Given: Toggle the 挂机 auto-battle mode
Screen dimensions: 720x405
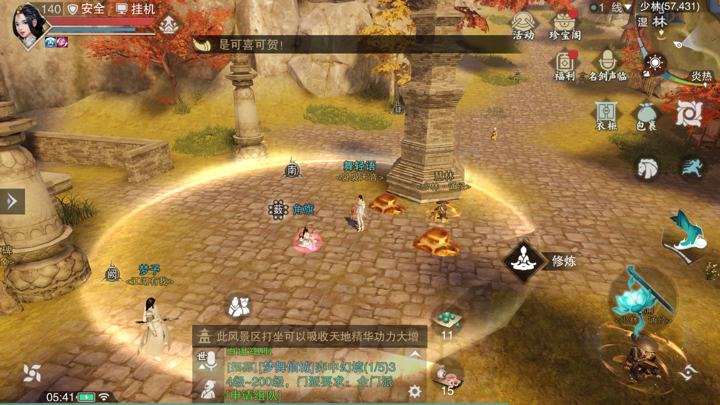Looking at the screenshot, I should click(x=136, y=9).
